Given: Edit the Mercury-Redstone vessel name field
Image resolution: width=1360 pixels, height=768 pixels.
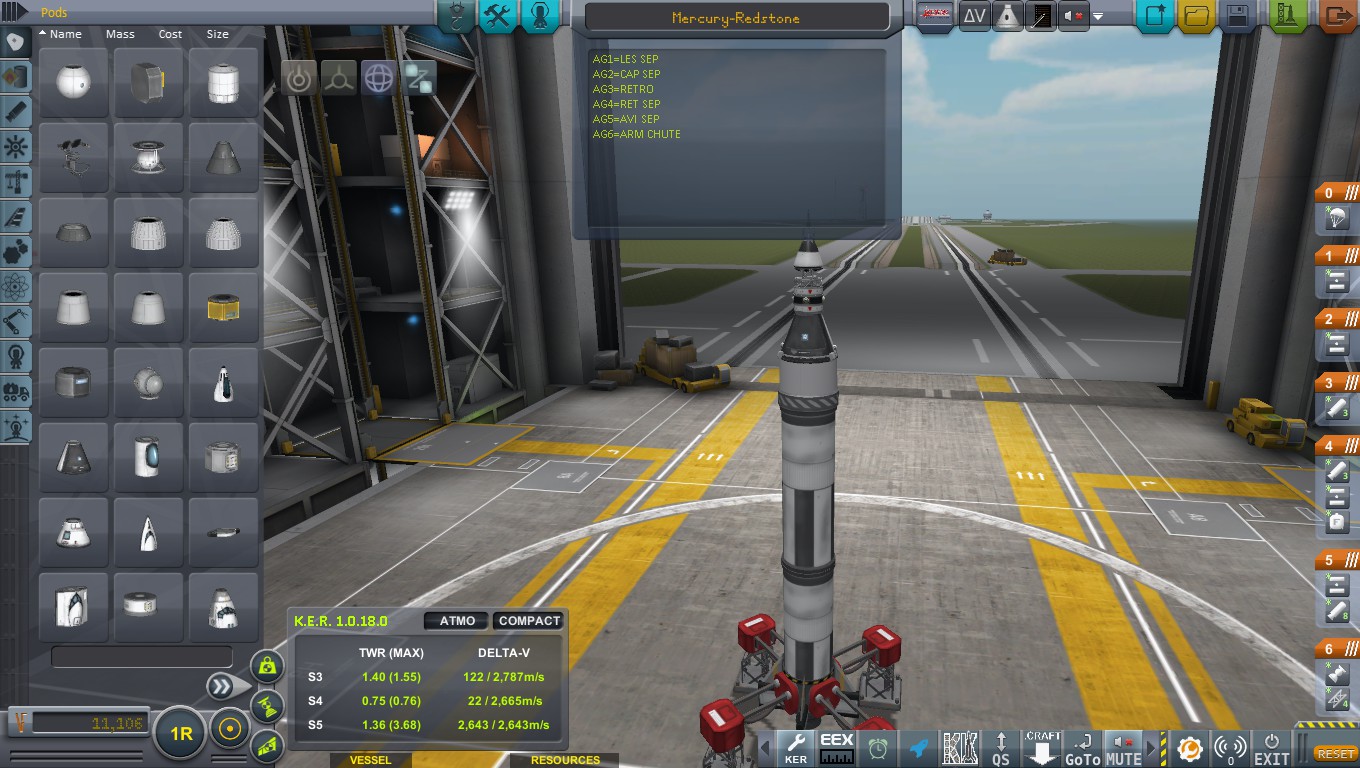Looking at the screenshot, I should tap(736, 18).
